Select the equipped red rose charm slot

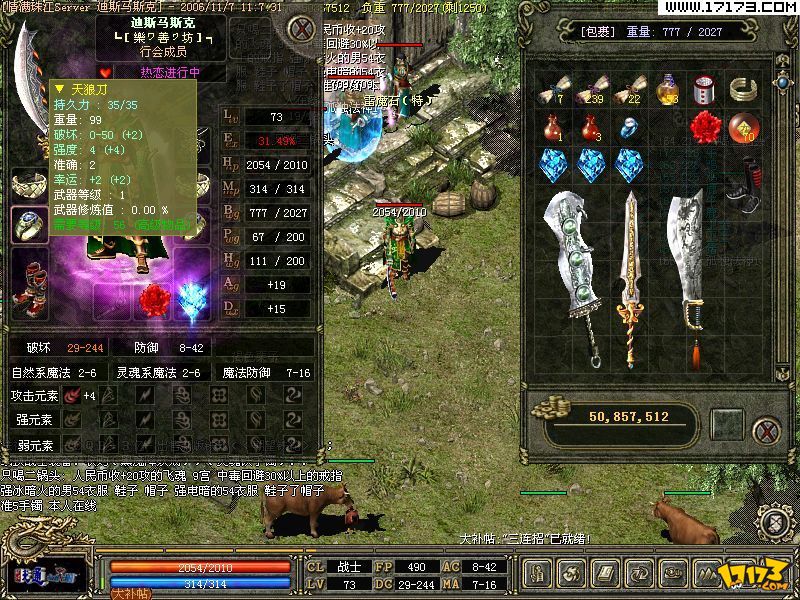(155, 299)
